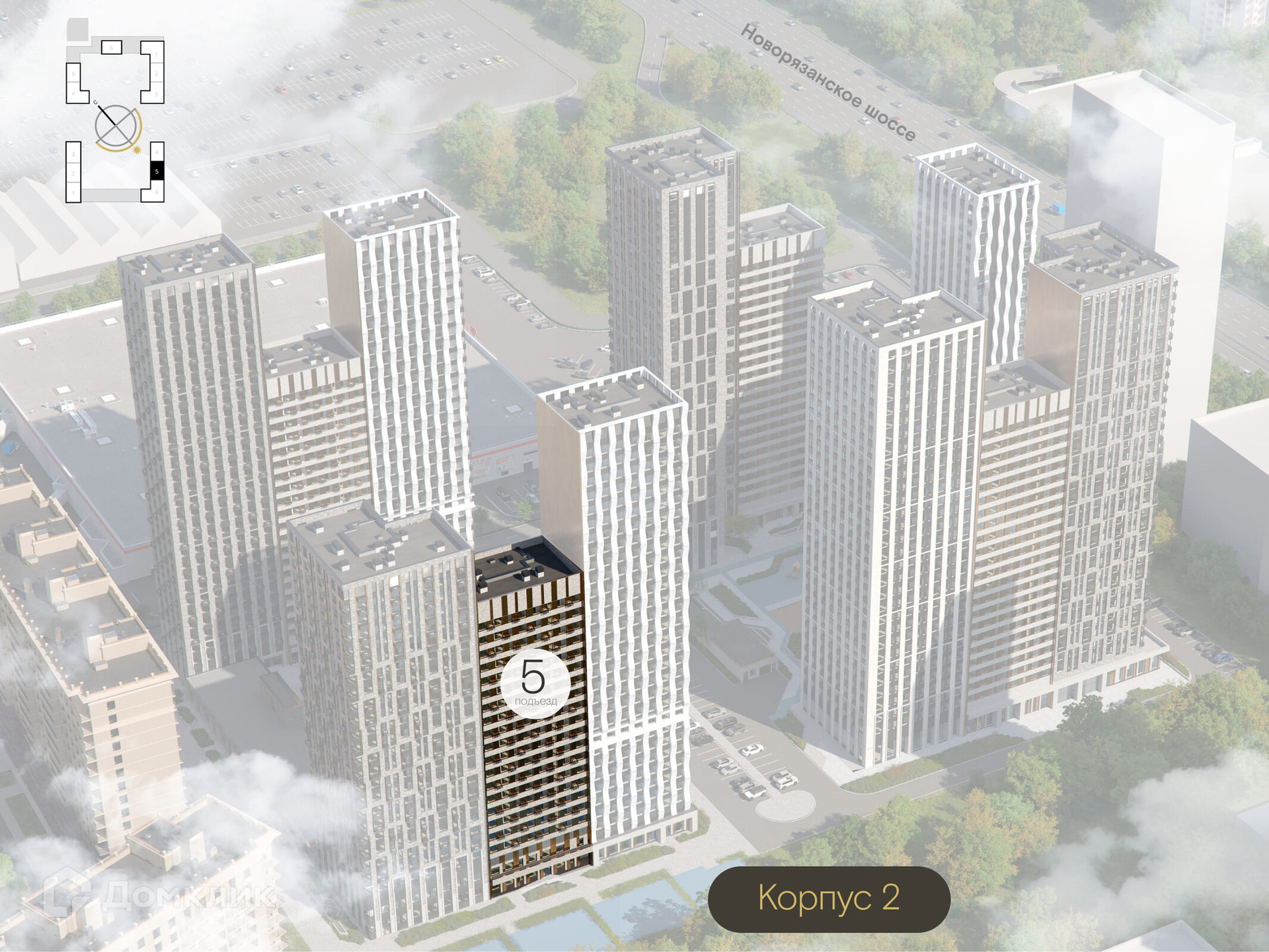Click the Корпус 2 label badge
1269x952 pixels.
point(829,898)
